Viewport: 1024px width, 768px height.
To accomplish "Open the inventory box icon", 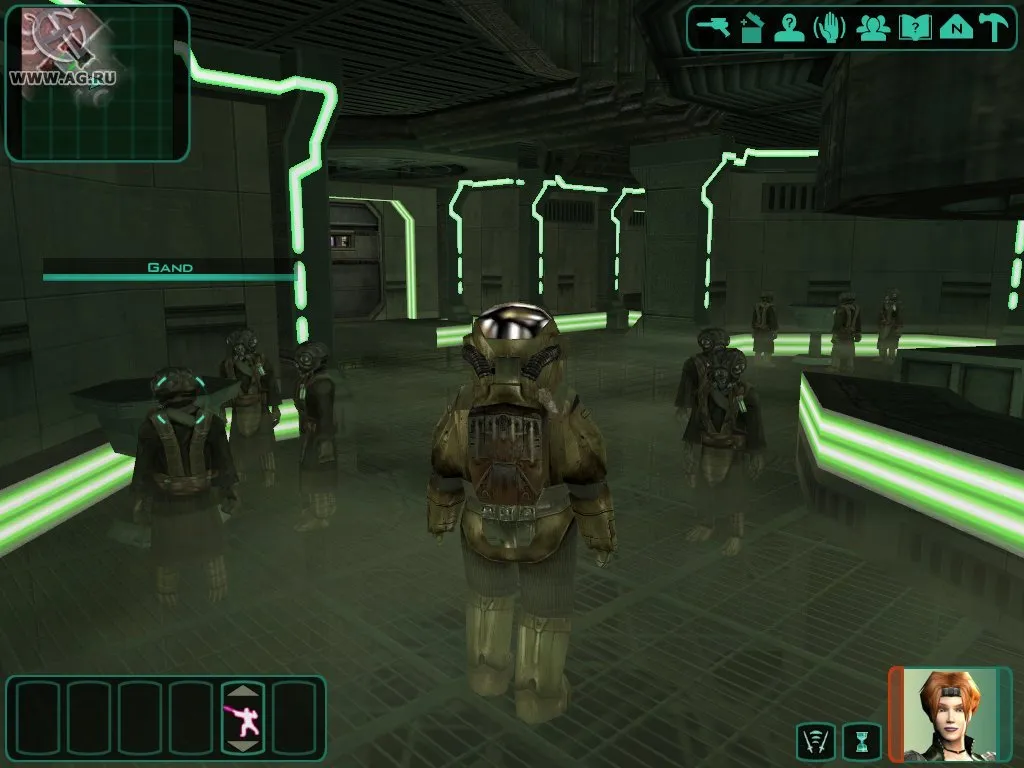I will (x=752, y=27).
